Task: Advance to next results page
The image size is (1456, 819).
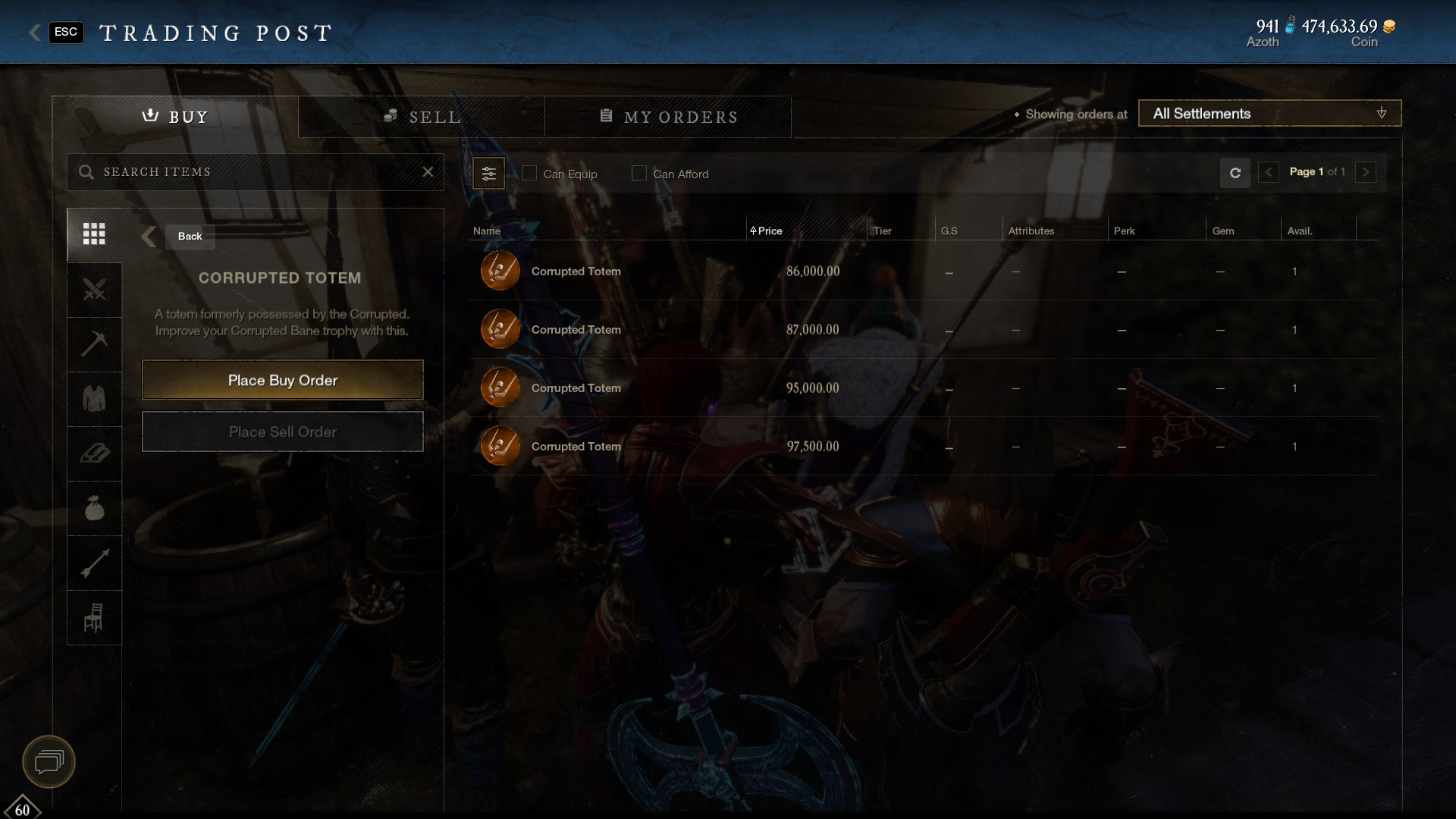Action: pyautogui.click(x=1365, y=172)
